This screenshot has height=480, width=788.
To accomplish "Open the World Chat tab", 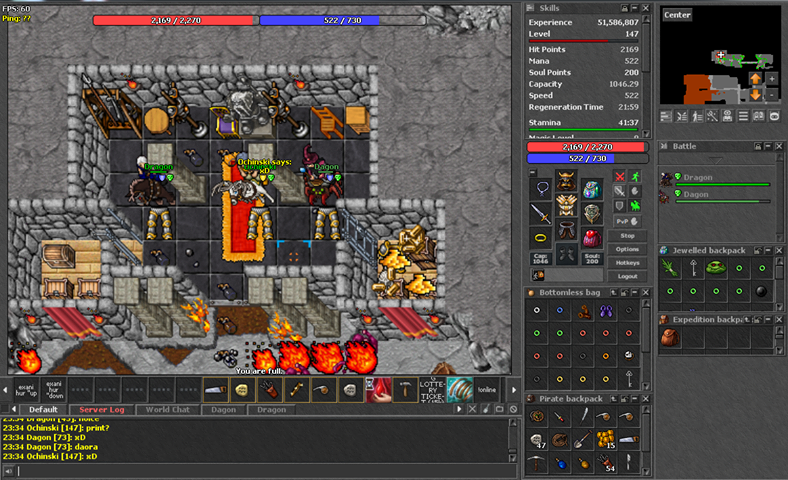I will click(168, 410).
